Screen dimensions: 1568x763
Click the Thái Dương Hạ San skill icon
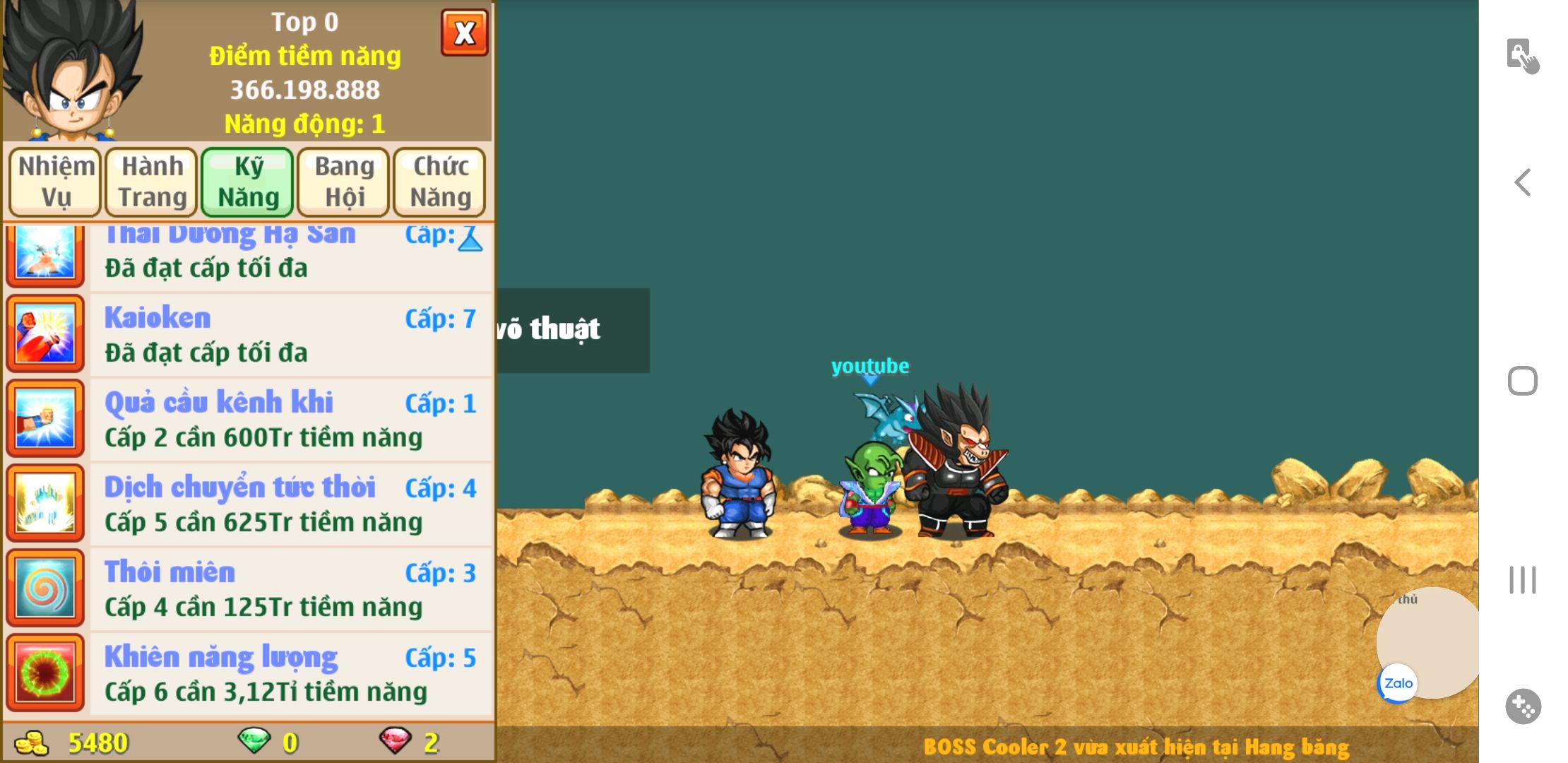pyautogui.click(x=45, y=253)
